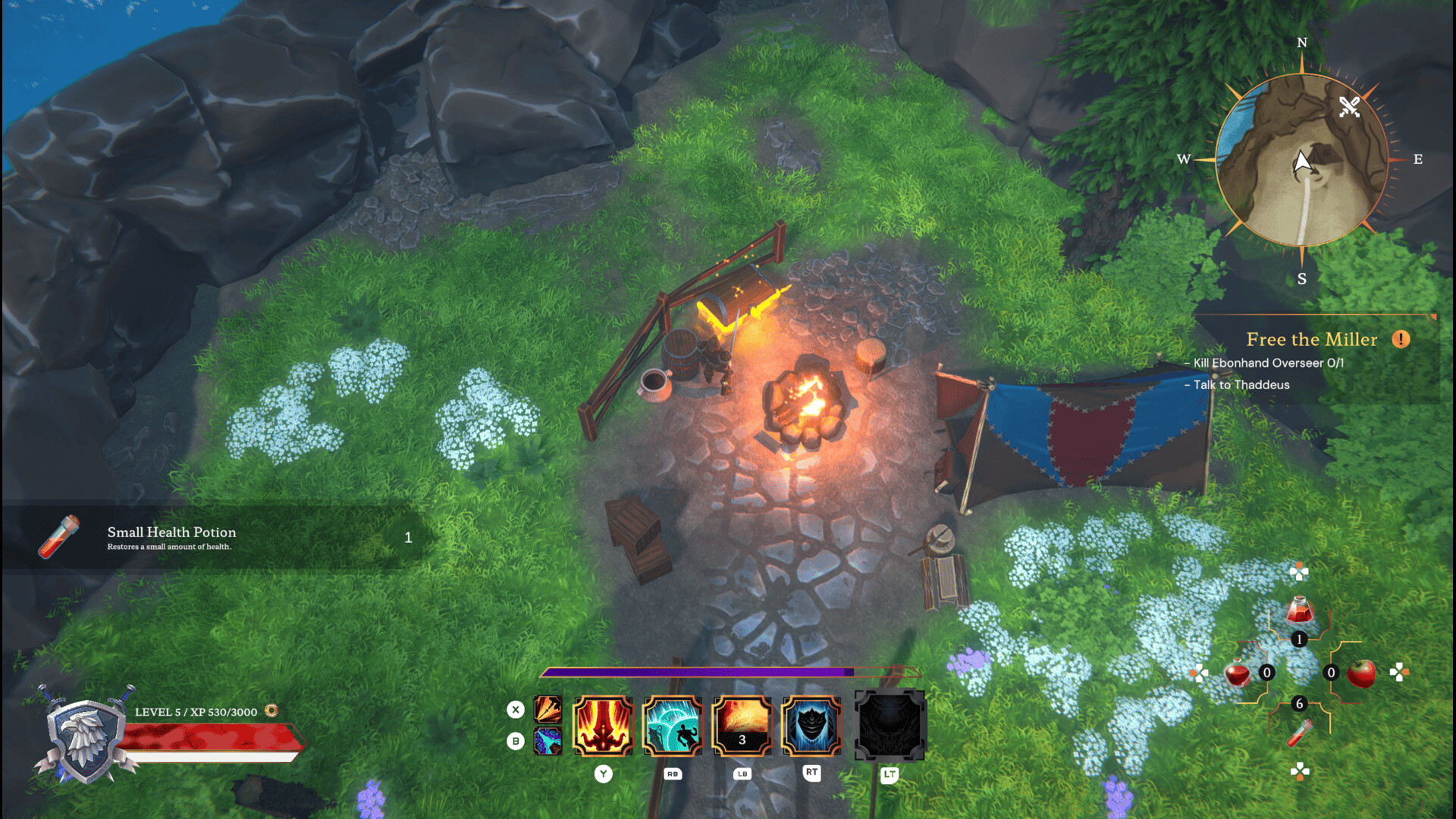Click the empty dark ability slot
The image size is (1456, 819).
coord(890,726)
